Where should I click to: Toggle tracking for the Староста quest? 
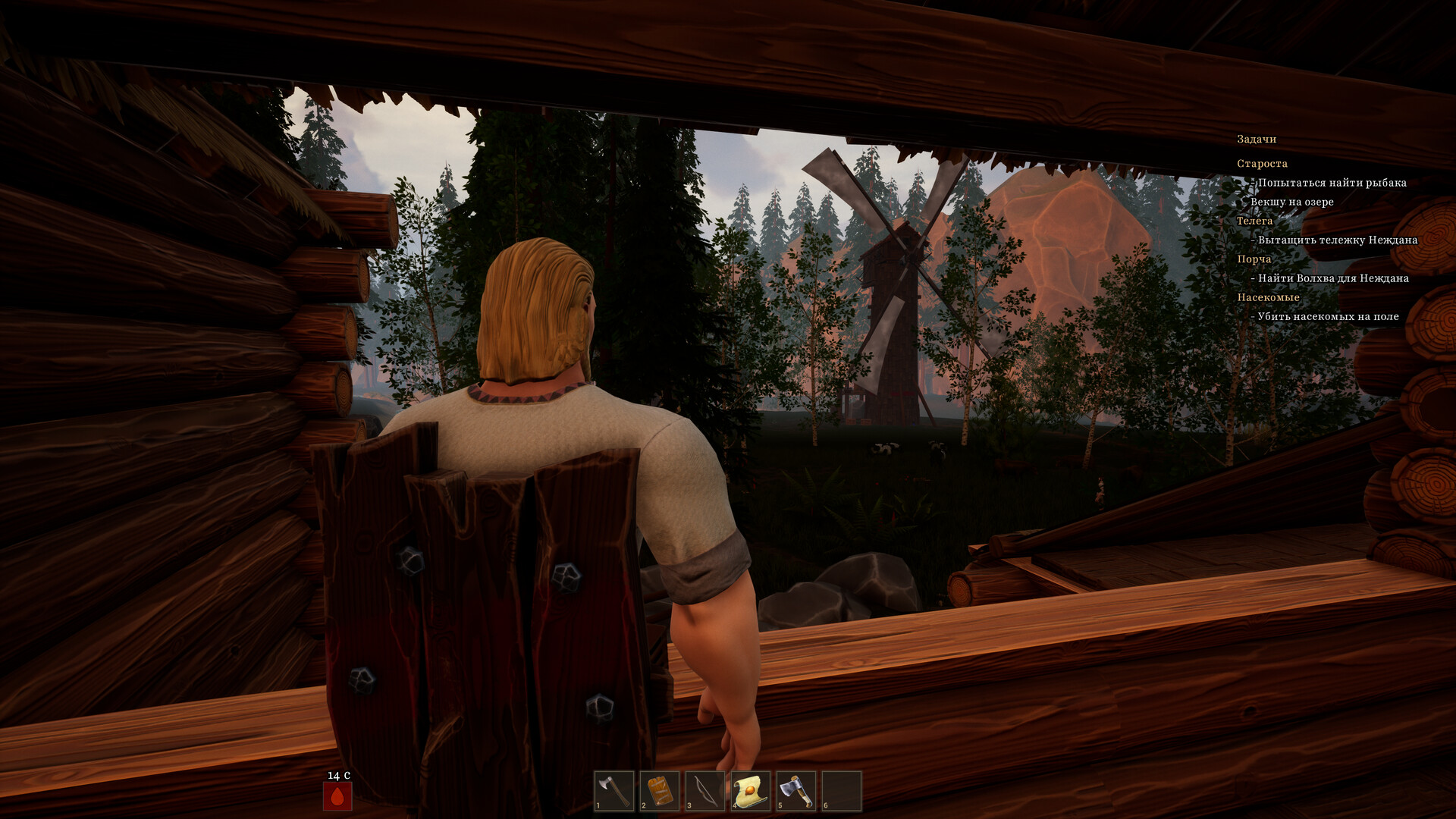[1261, 163]
